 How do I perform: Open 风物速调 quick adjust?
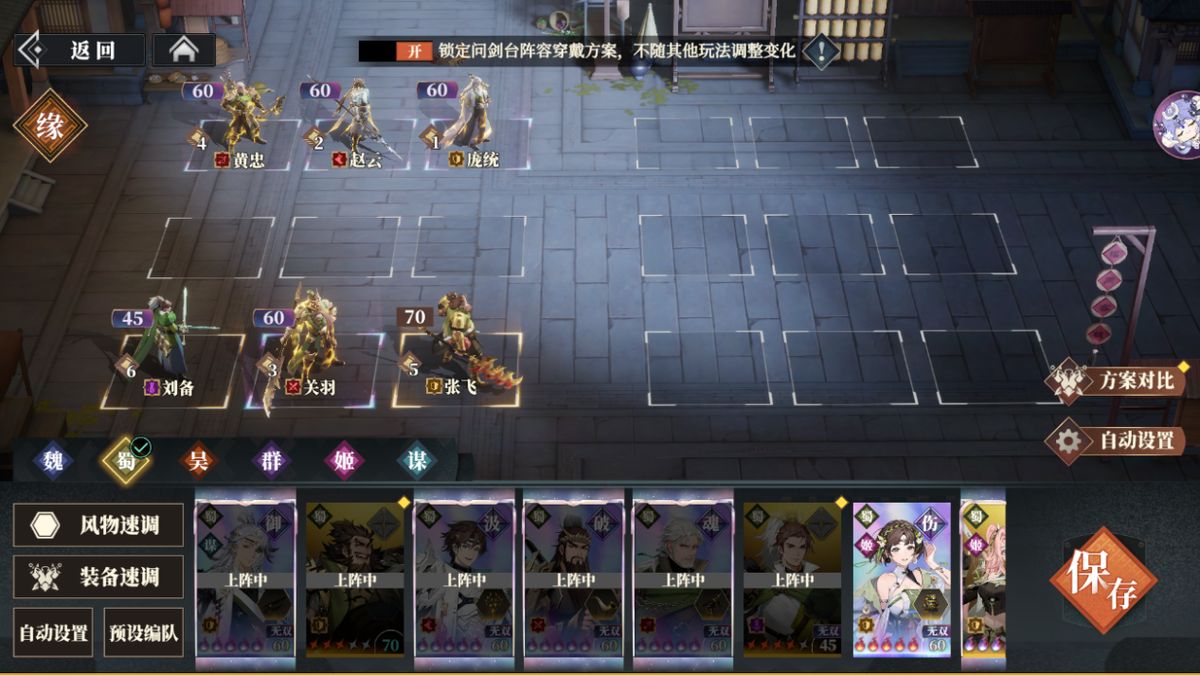pos(98,525)
